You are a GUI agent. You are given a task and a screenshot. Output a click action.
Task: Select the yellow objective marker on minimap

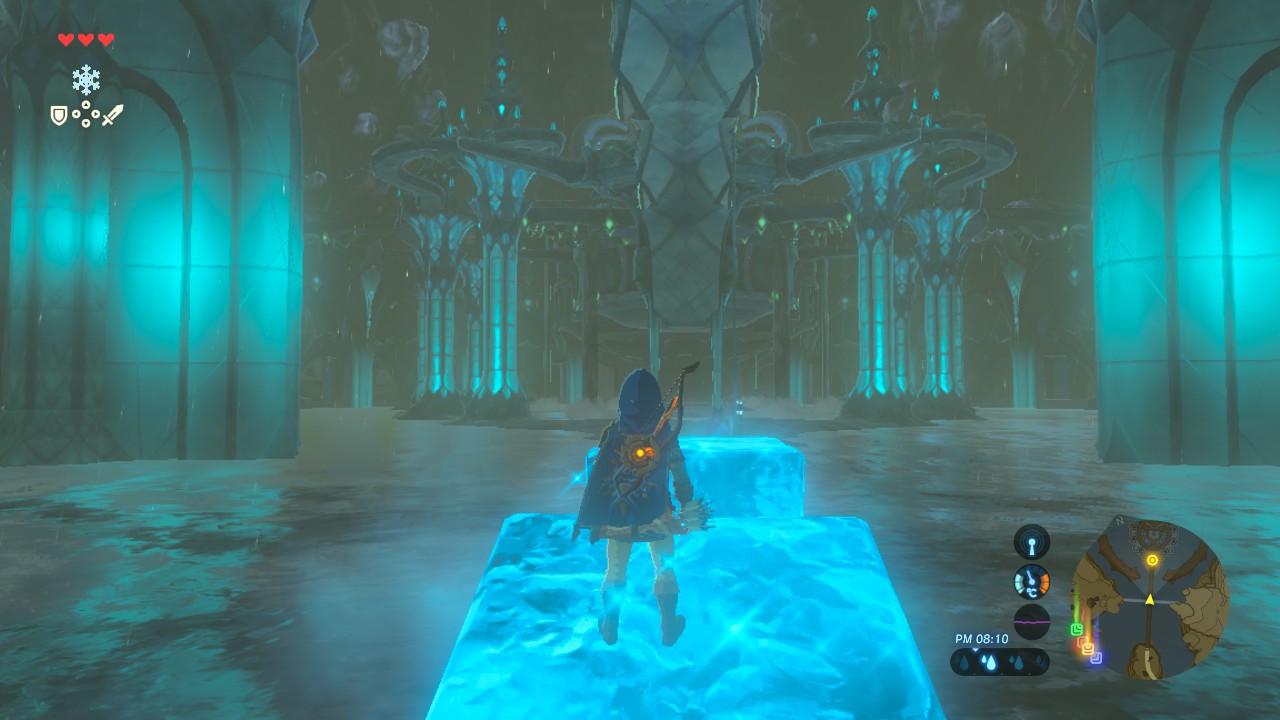[x=1153, y=560]
